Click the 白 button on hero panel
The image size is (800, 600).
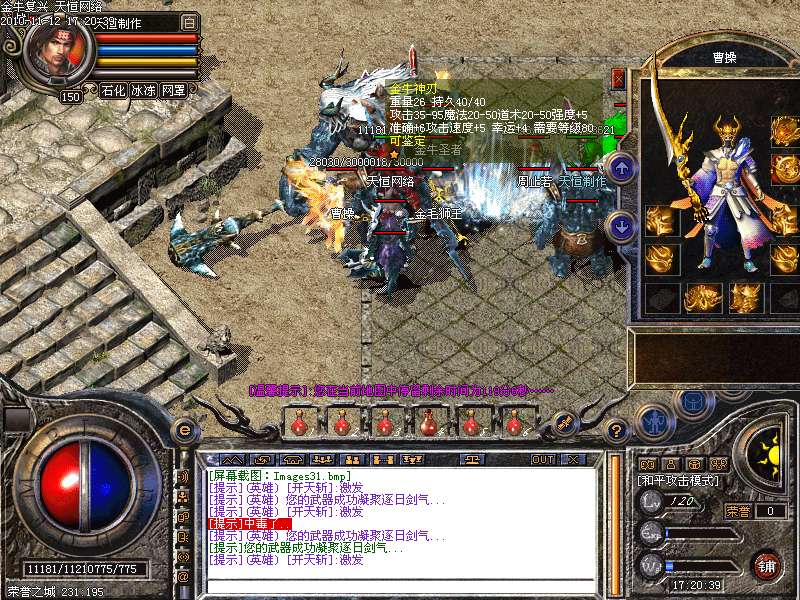190,22
